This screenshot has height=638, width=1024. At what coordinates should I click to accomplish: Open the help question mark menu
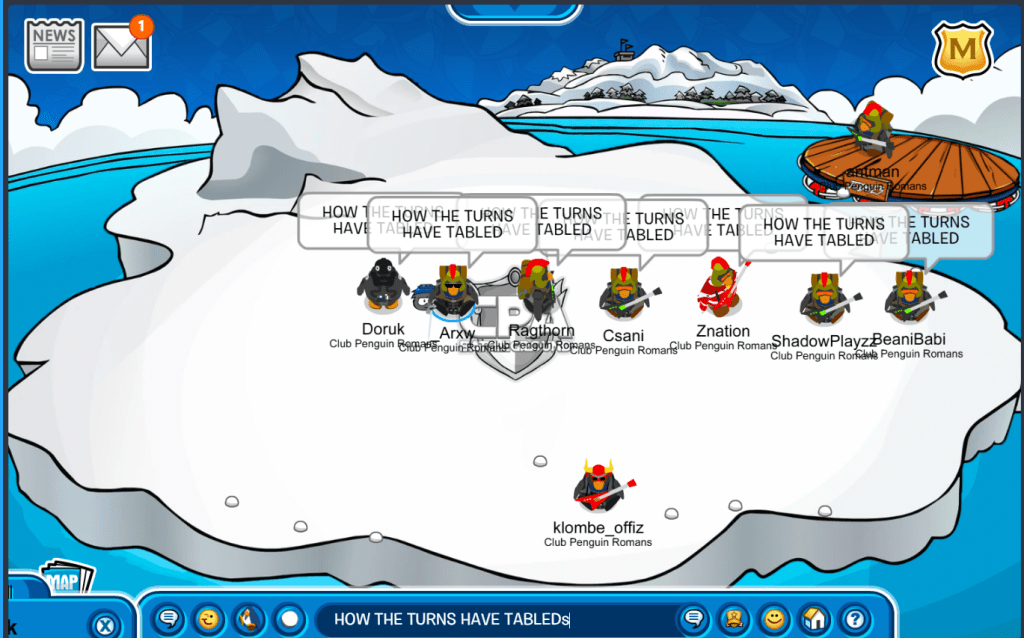click(x=854, y=619)
